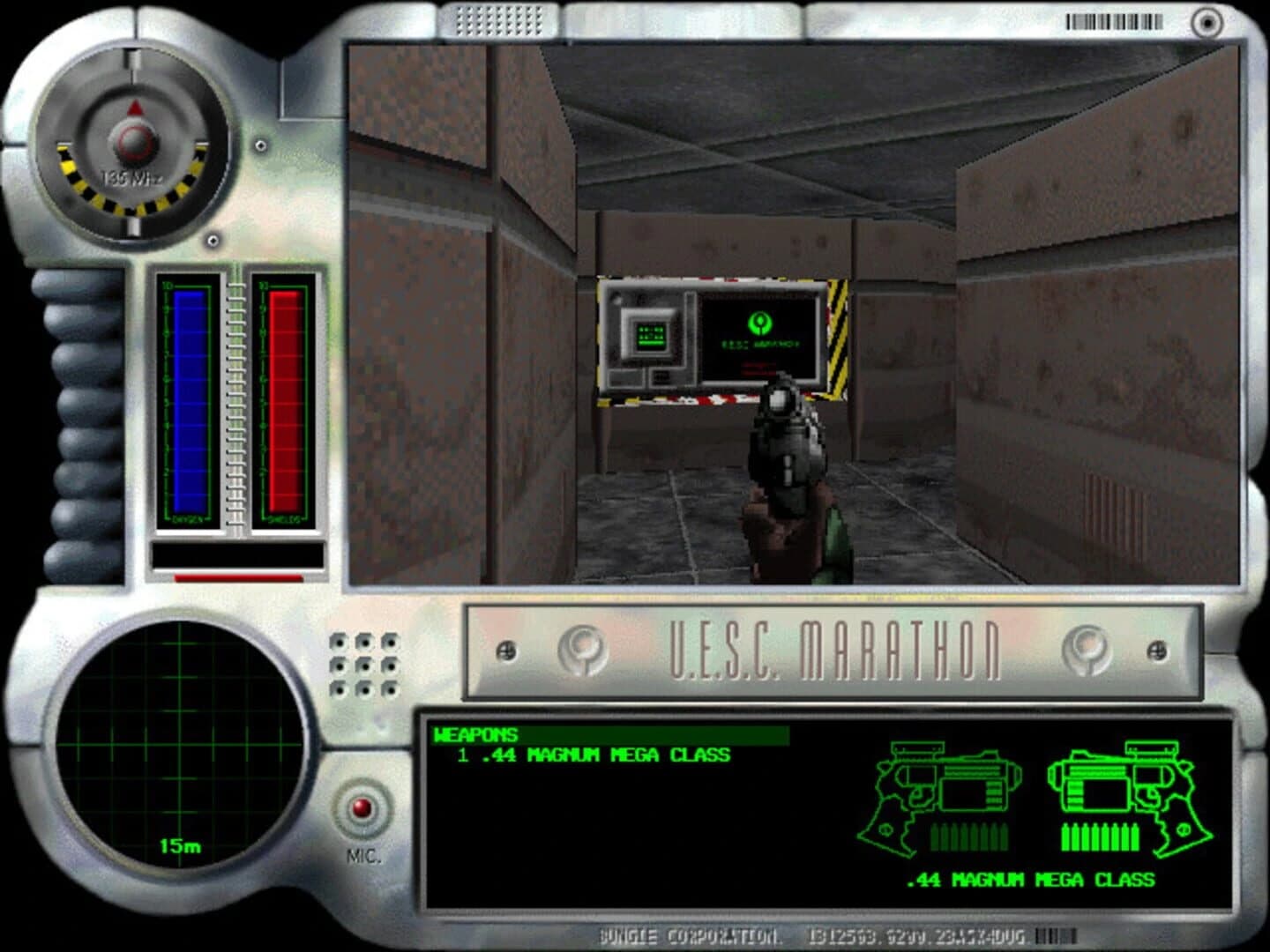Toggle the red MIC indicator light
The image size is (1270, 952).
(x=362, y=808)
